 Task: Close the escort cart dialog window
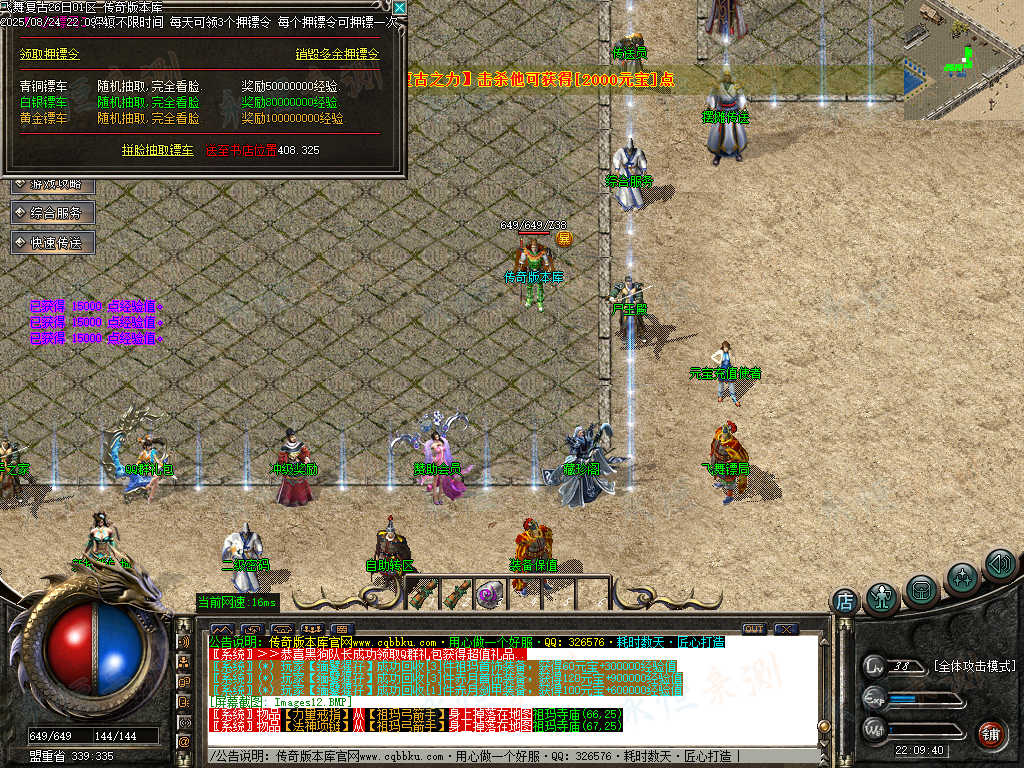(399, 8)
